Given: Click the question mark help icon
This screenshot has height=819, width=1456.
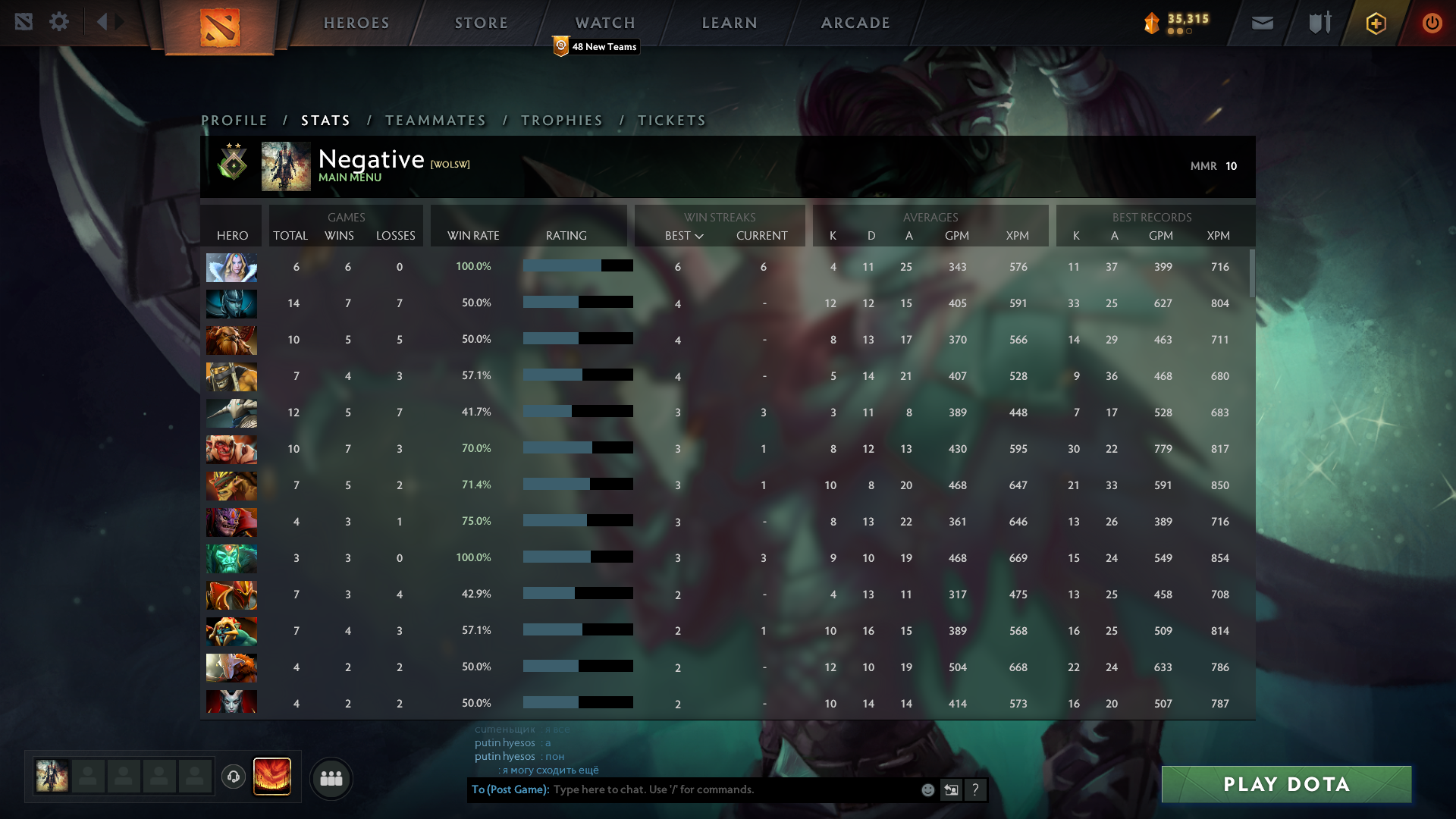Looking at the screenshot, I should point(976,789).
